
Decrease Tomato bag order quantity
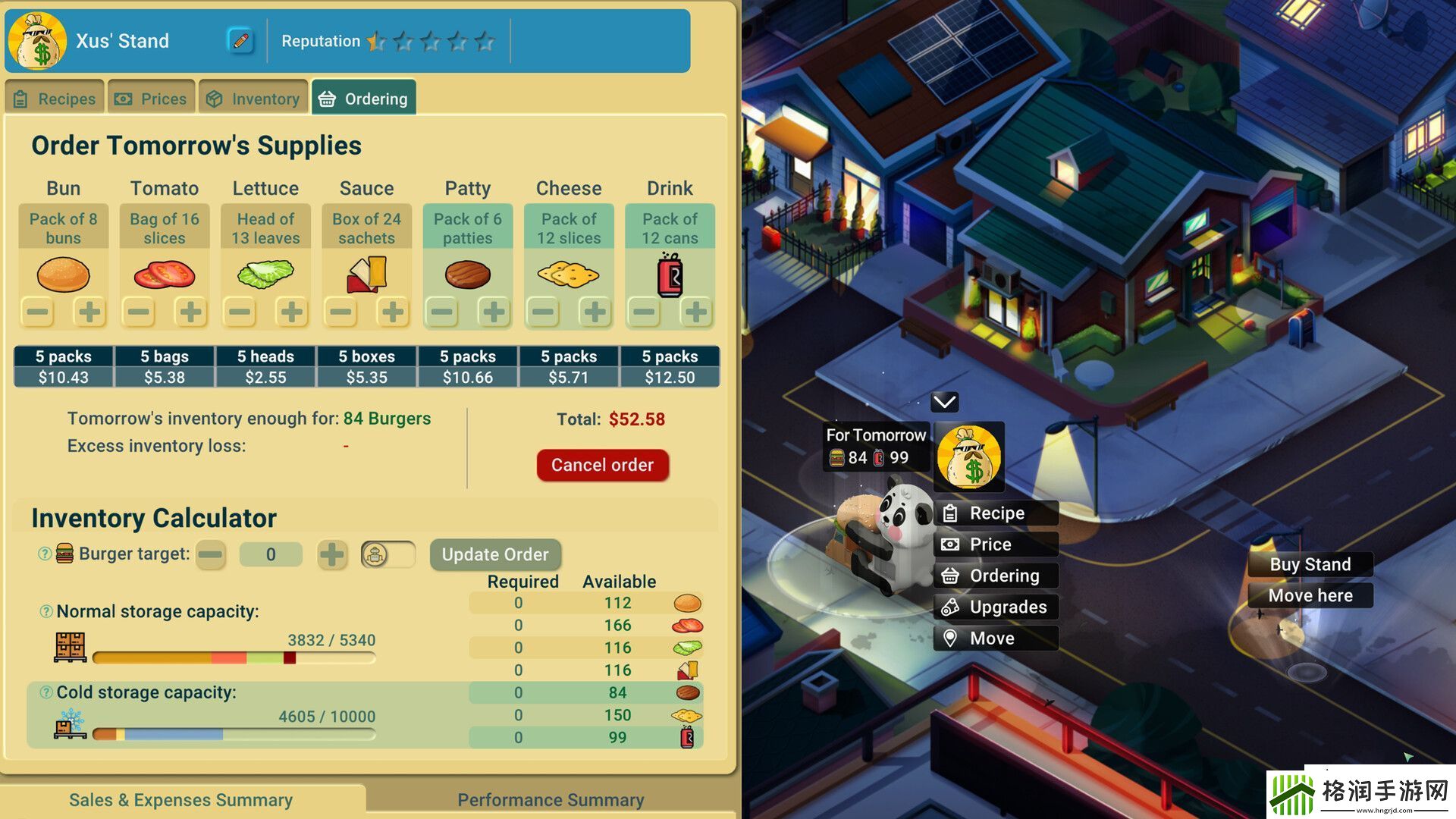tap(139, 312)
